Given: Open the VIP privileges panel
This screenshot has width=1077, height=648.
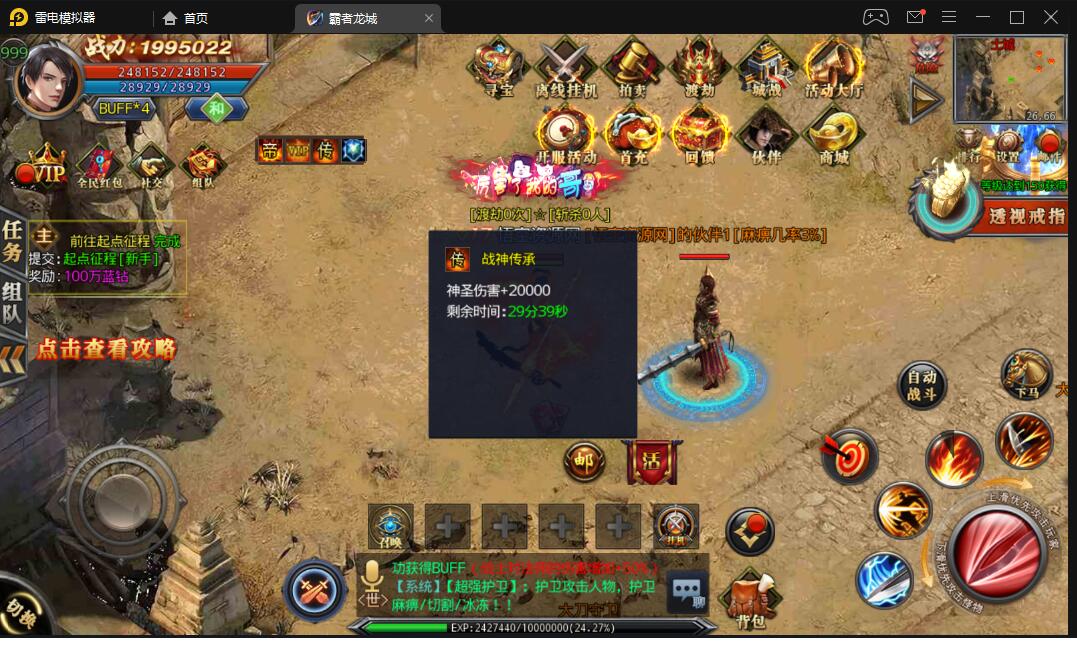Looking at the screenshot, I should coord(44,167).
